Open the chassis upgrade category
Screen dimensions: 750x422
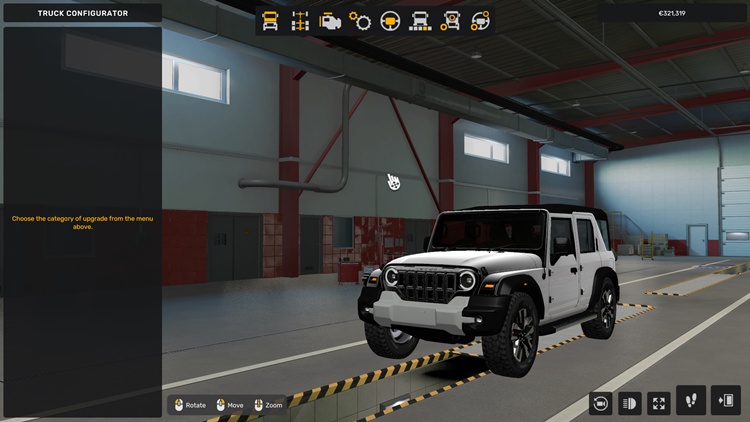point(299,20)
